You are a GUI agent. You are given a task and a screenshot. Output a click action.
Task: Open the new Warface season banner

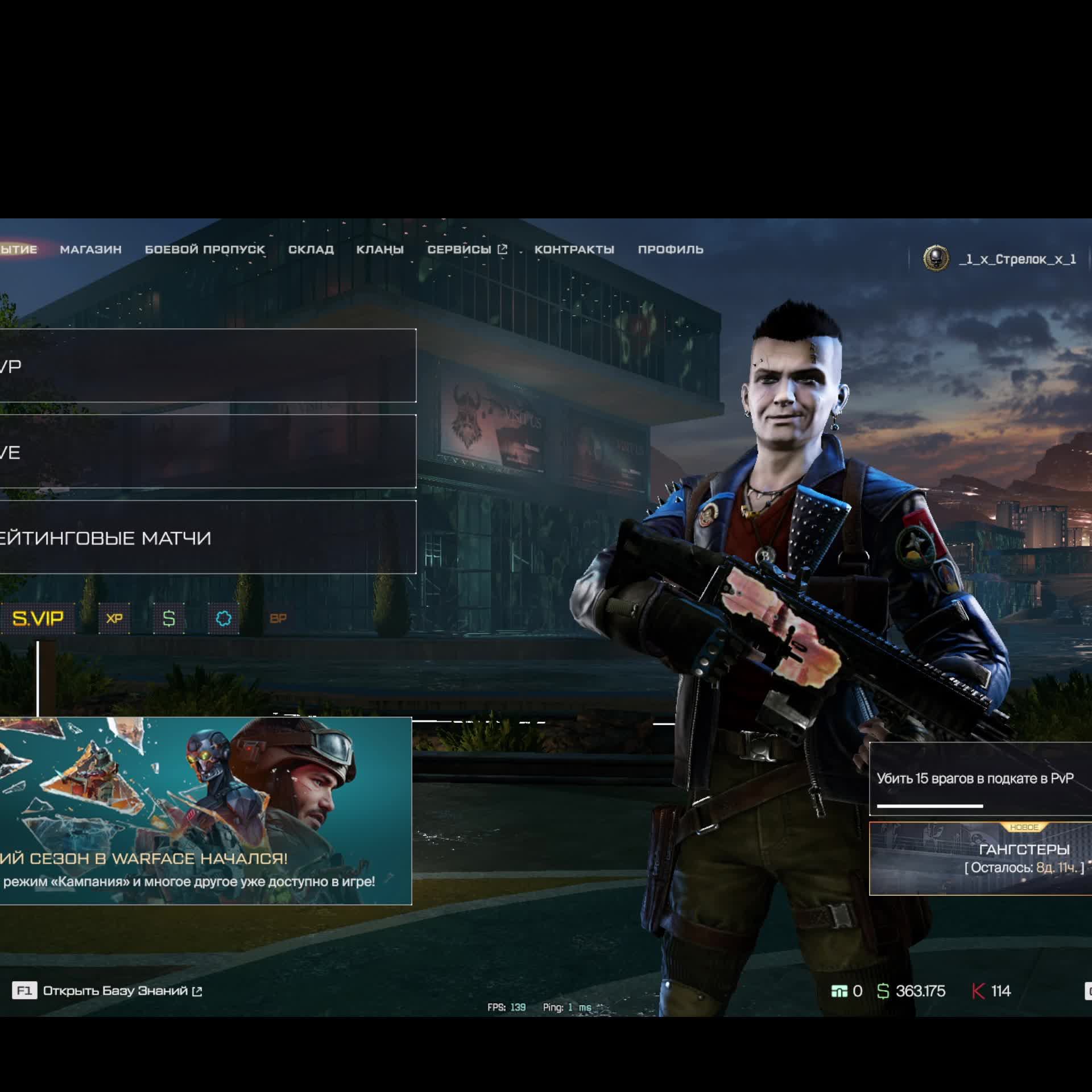tap(205, 810)
